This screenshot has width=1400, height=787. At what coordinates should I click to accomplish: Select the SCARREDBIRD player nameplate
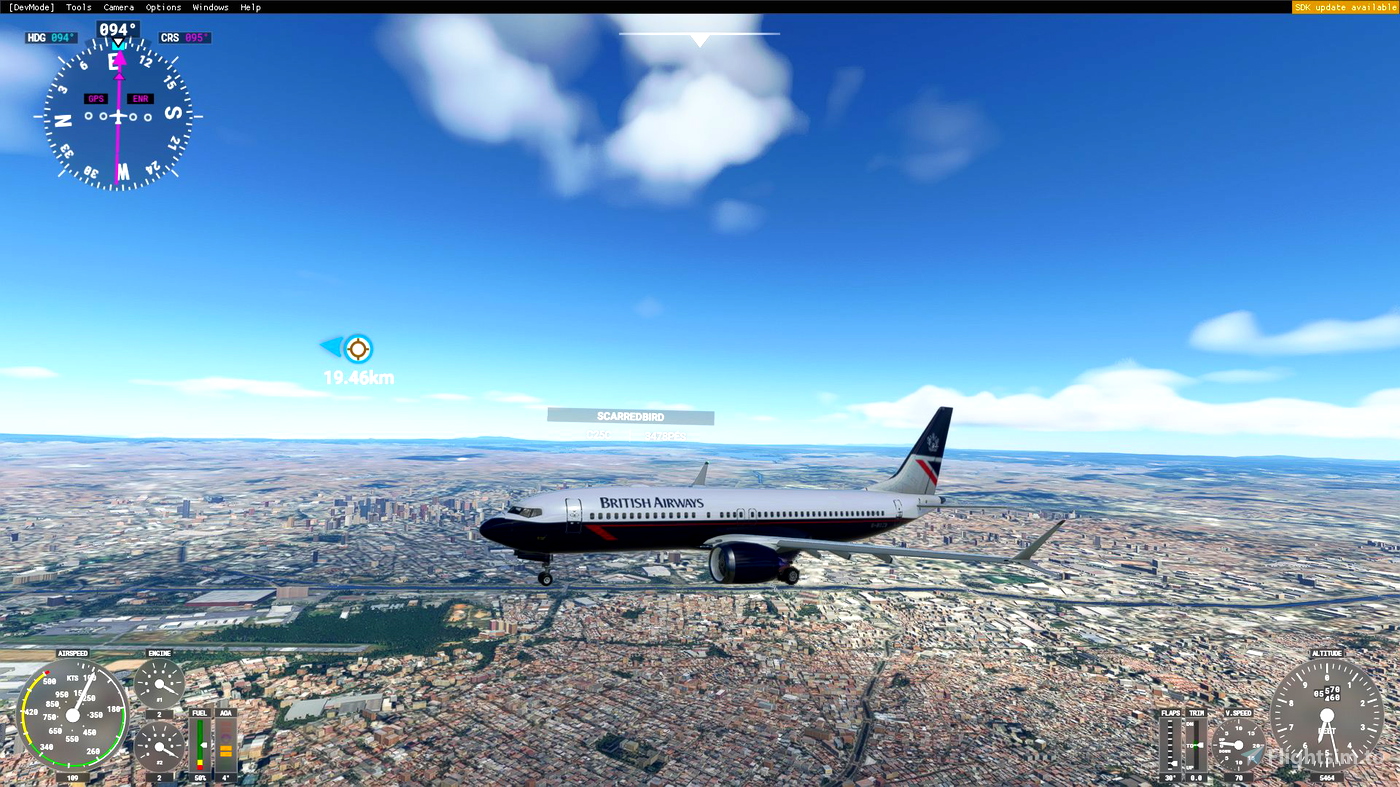pyautogui.click(x=630, y=416)
